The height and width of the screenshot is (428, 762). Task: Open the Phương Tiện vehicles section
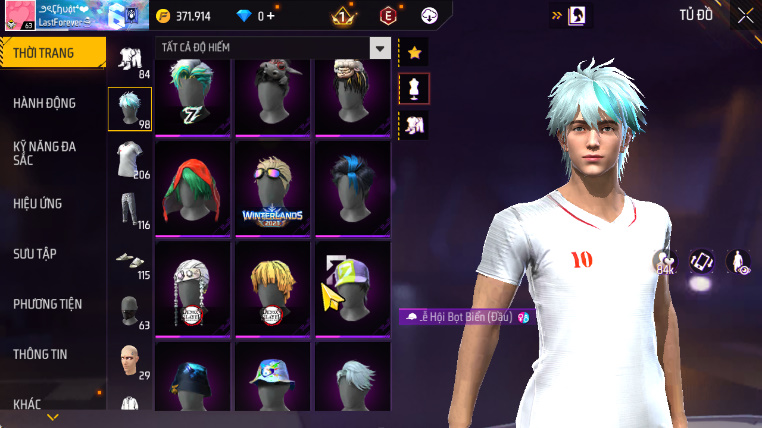(x=48, y=303)
